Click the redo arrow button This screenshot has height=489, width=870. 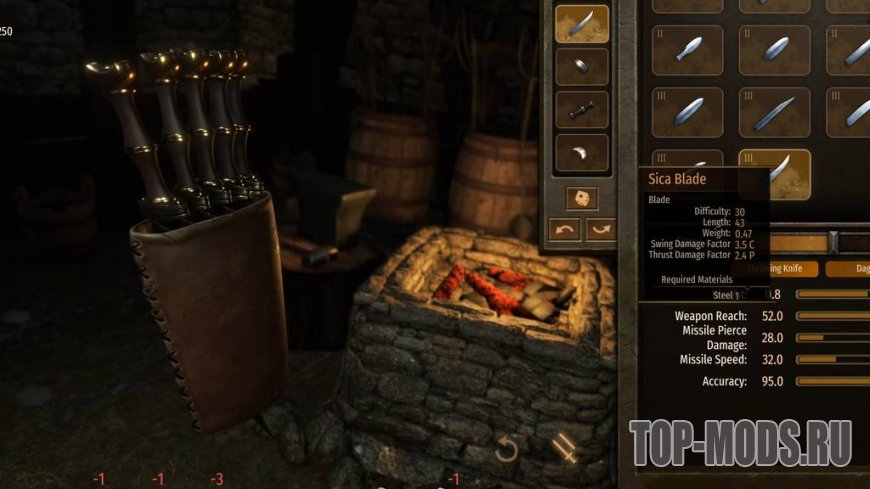[600, 230]
